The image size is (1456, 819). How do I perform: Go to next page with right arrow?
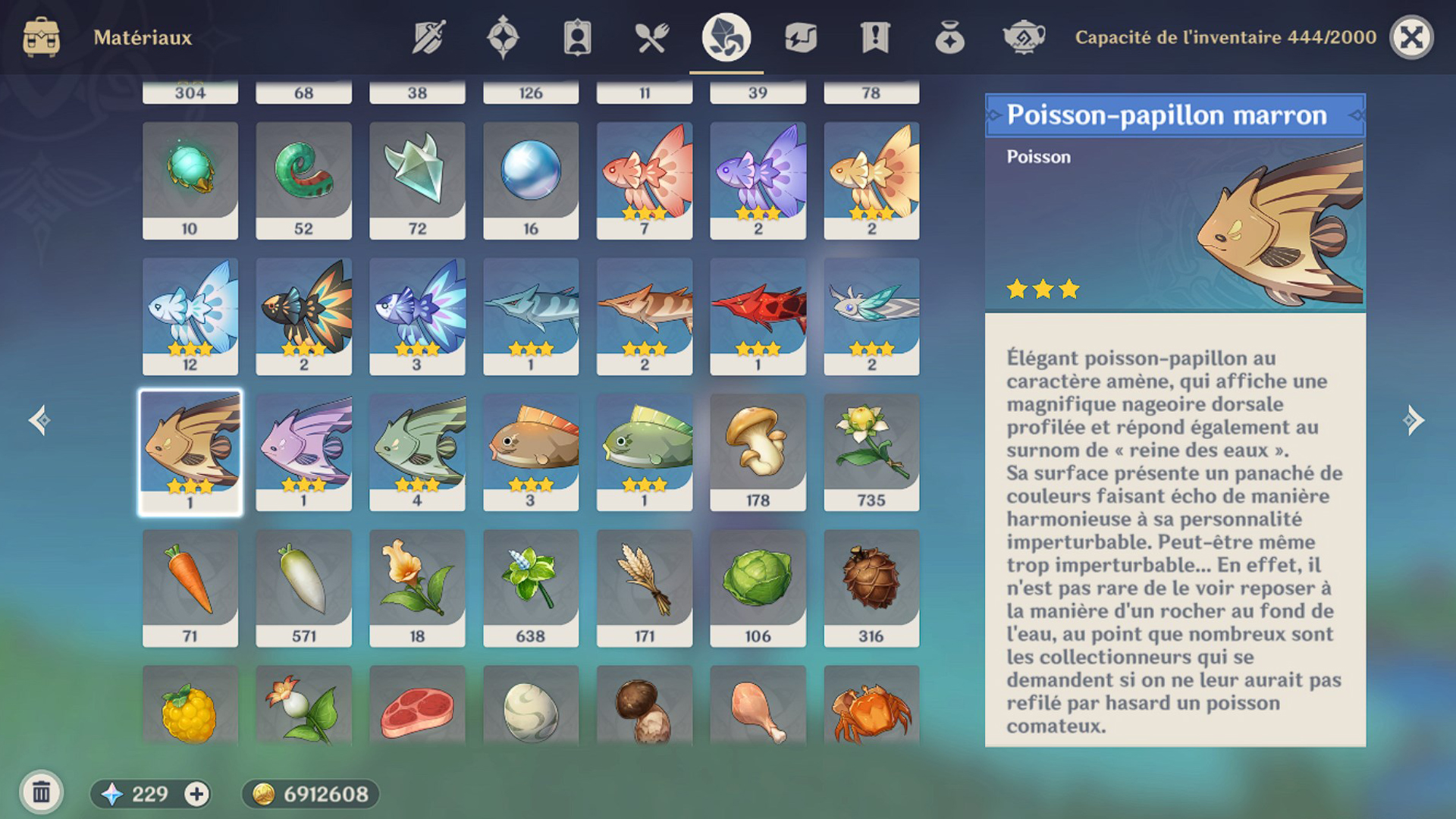tap(1413, 420)
